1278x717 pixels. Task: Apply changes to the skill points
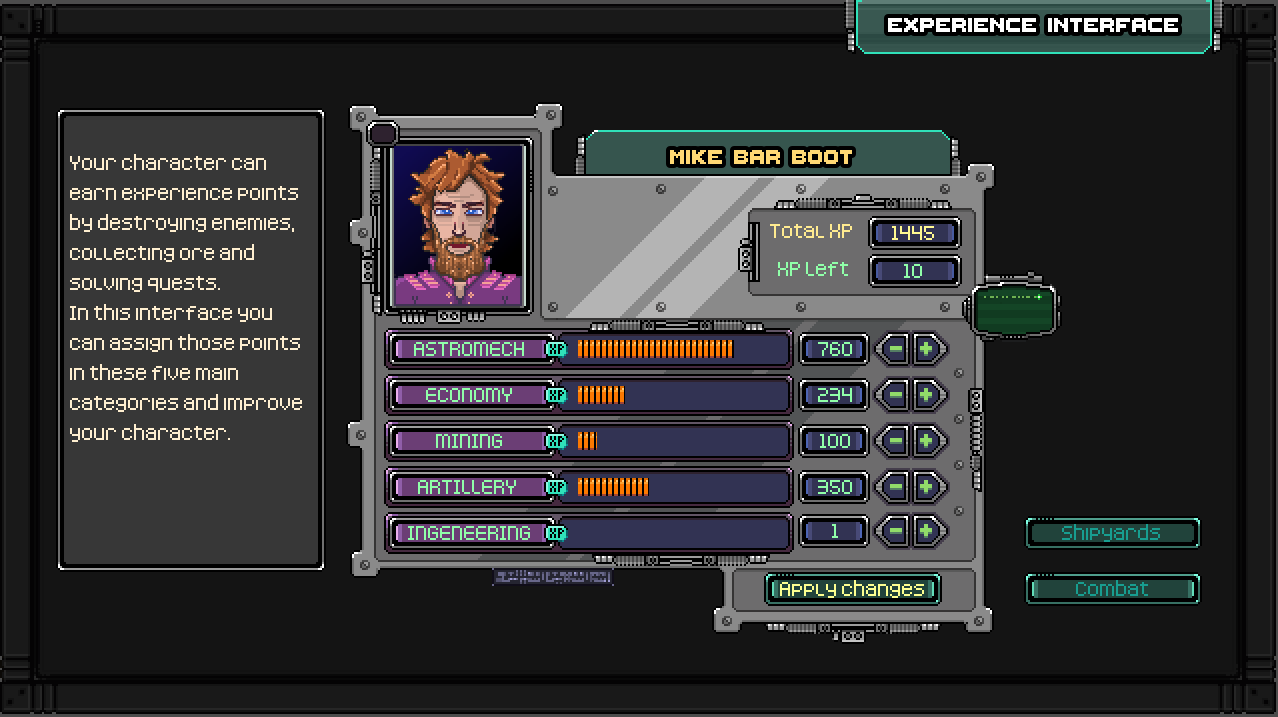click(852, 589)
